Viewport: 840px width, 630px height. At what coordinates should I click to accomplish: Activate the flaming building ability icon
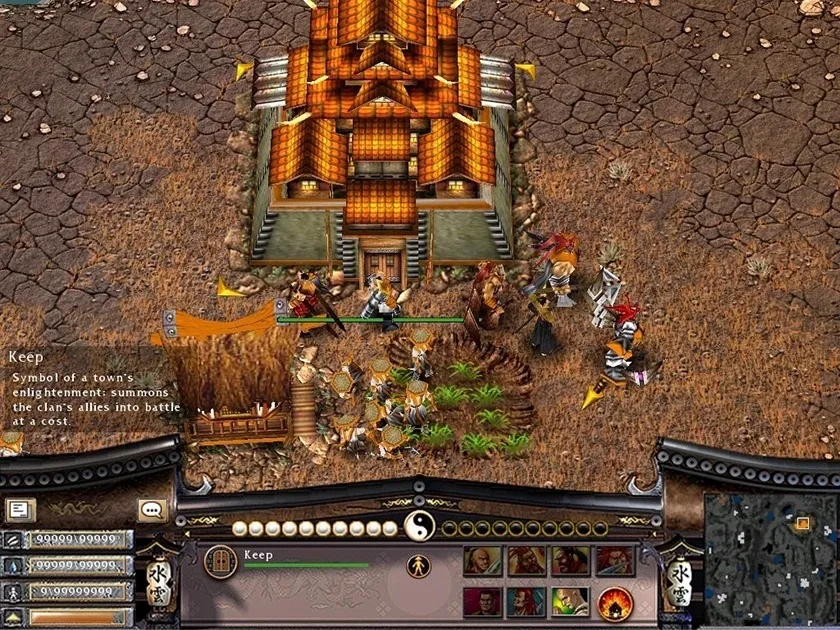point(615,603)
